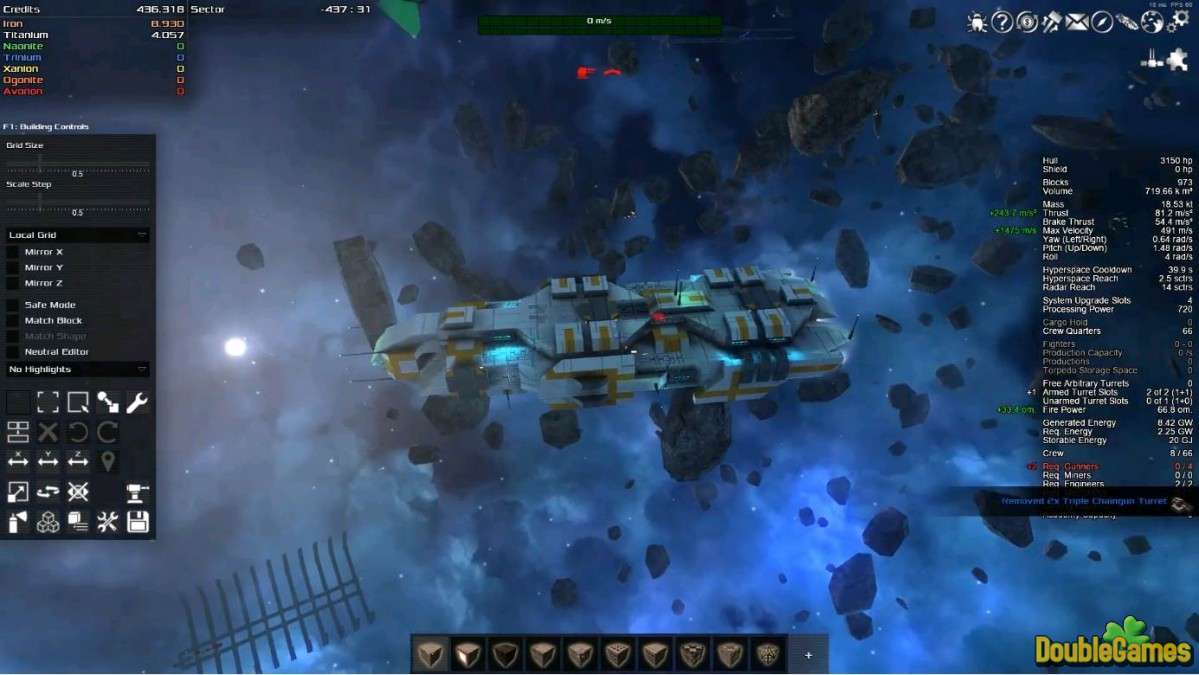Toggle the Mirror X checkbox
1199x675 pixels.
point(13,252)
